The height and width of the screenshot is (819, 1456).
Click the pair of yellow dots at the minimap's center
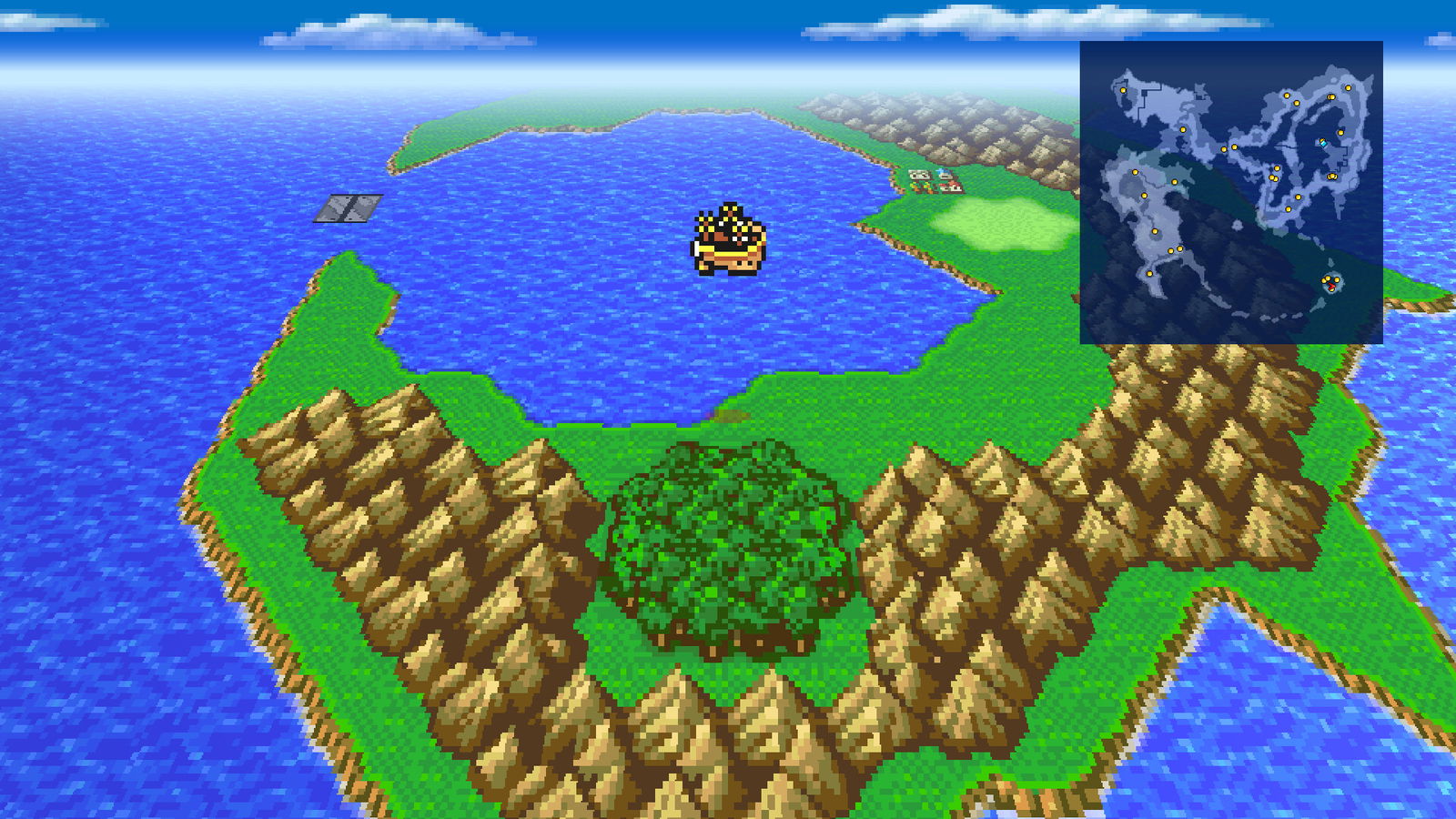click(x=1228, y=147)
